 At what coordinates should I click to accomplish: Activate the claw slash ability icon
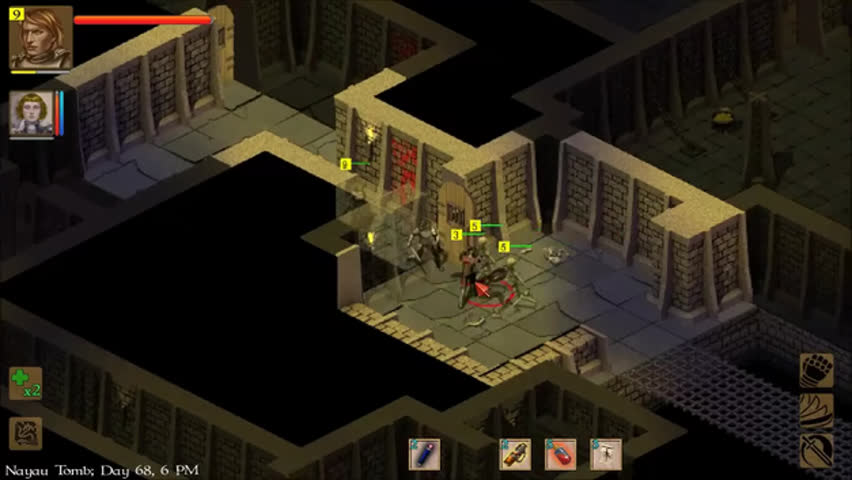(x=816, y=410)
